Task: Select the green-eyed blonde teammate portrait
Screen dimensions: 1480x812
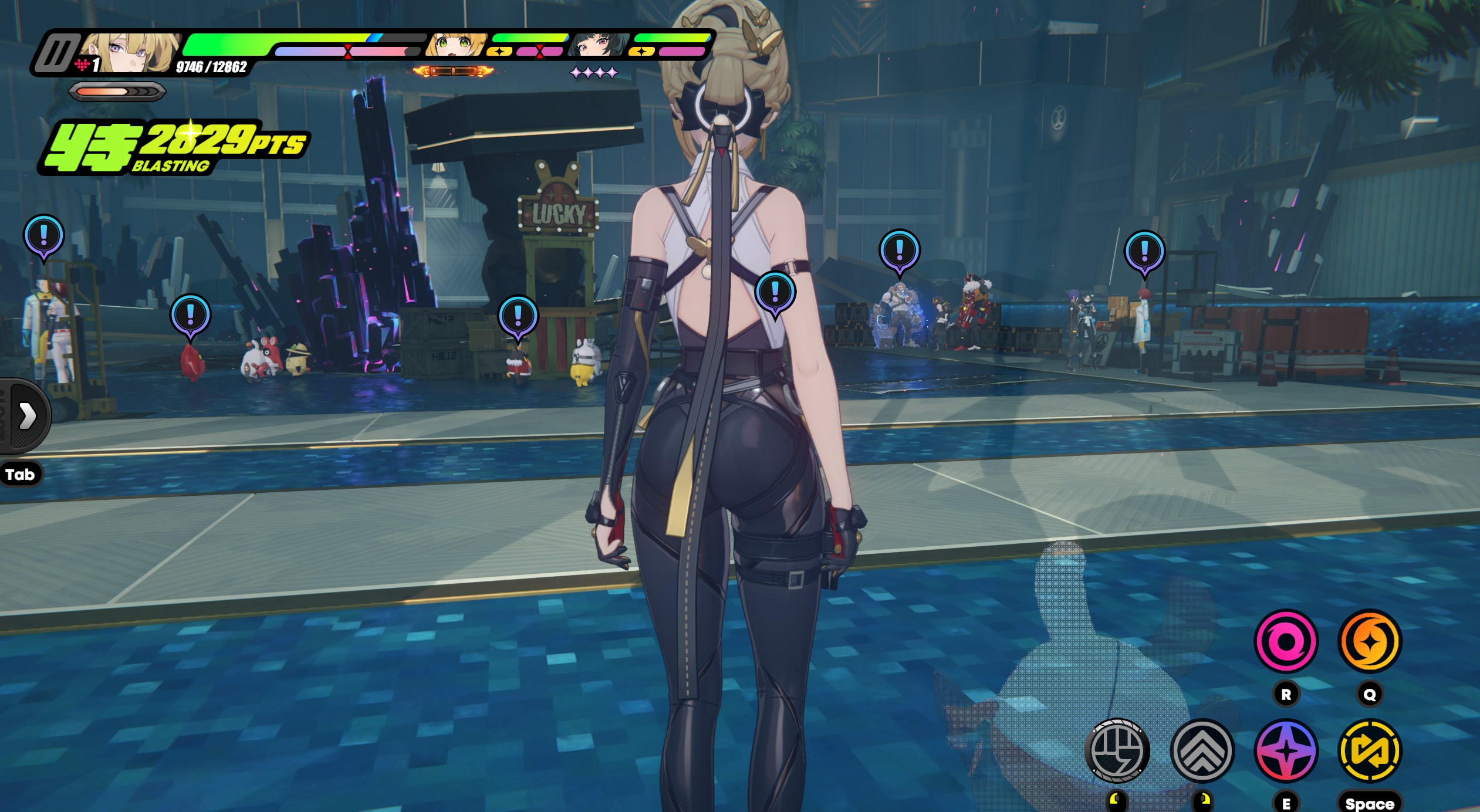Action: coord(456,45)
